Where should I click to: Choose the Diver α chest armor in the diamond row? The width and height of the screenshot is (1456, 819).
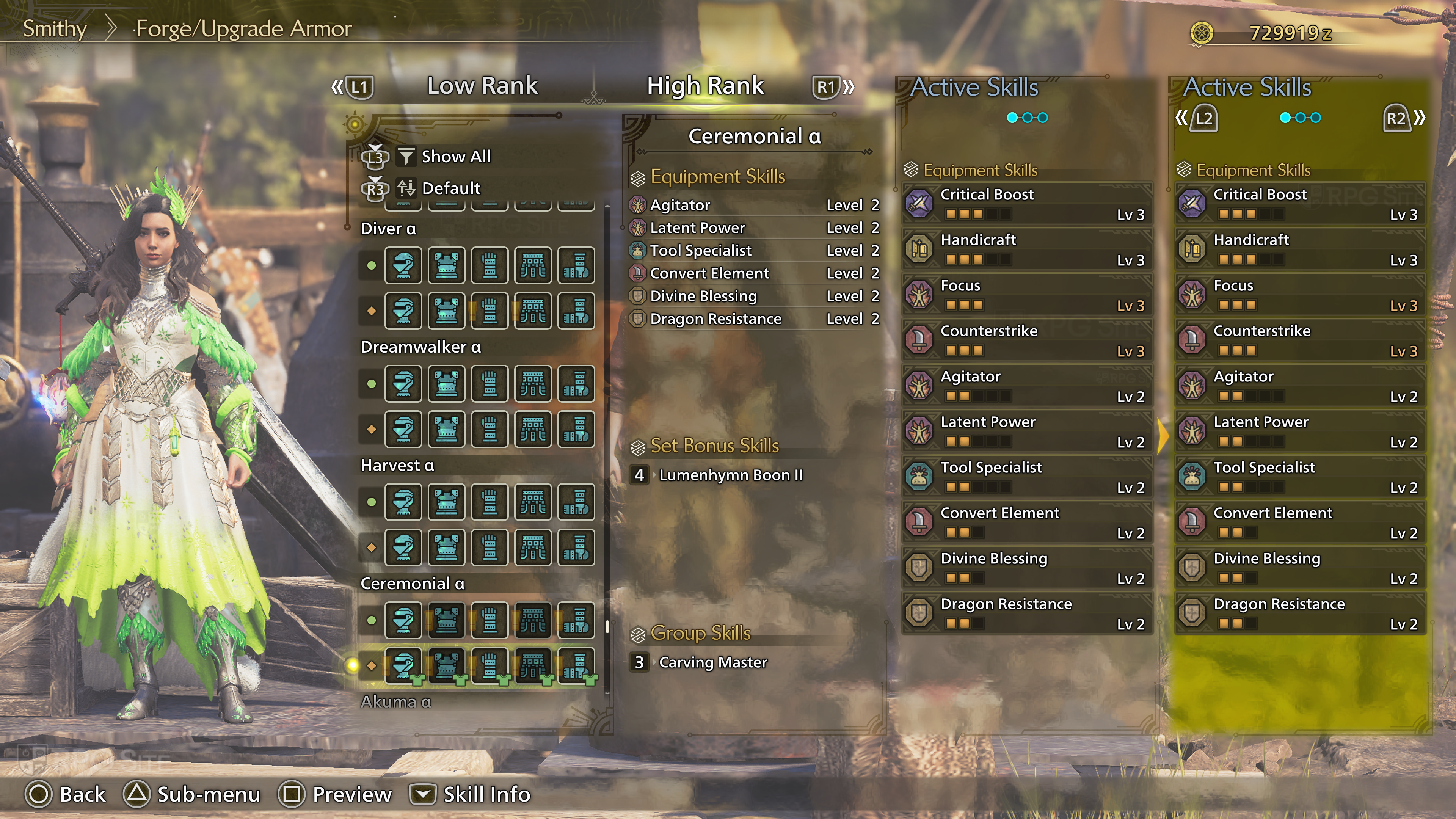click(x=447, y=311)
